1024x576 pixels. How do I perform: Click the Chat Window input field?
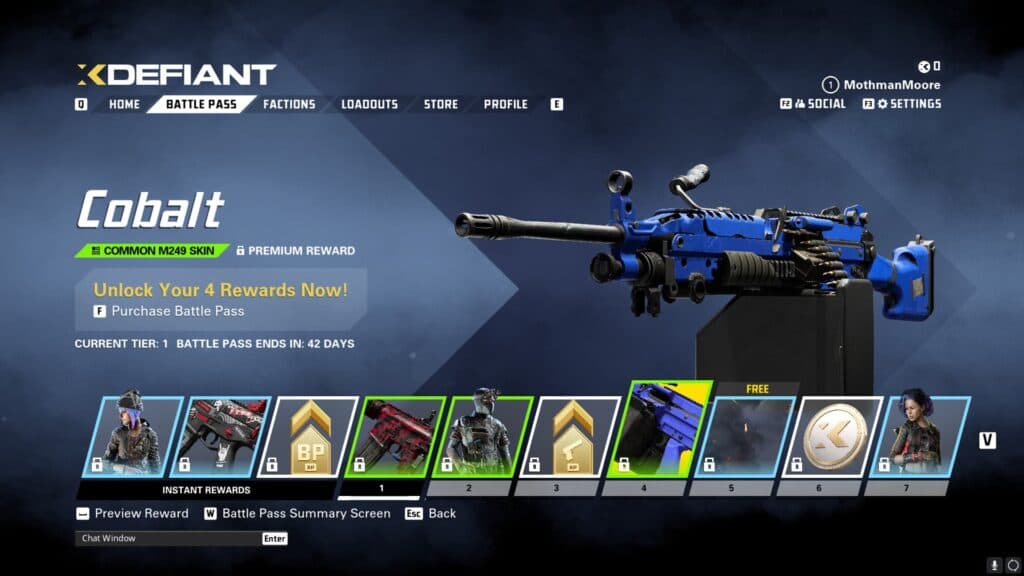pos(167,538)
